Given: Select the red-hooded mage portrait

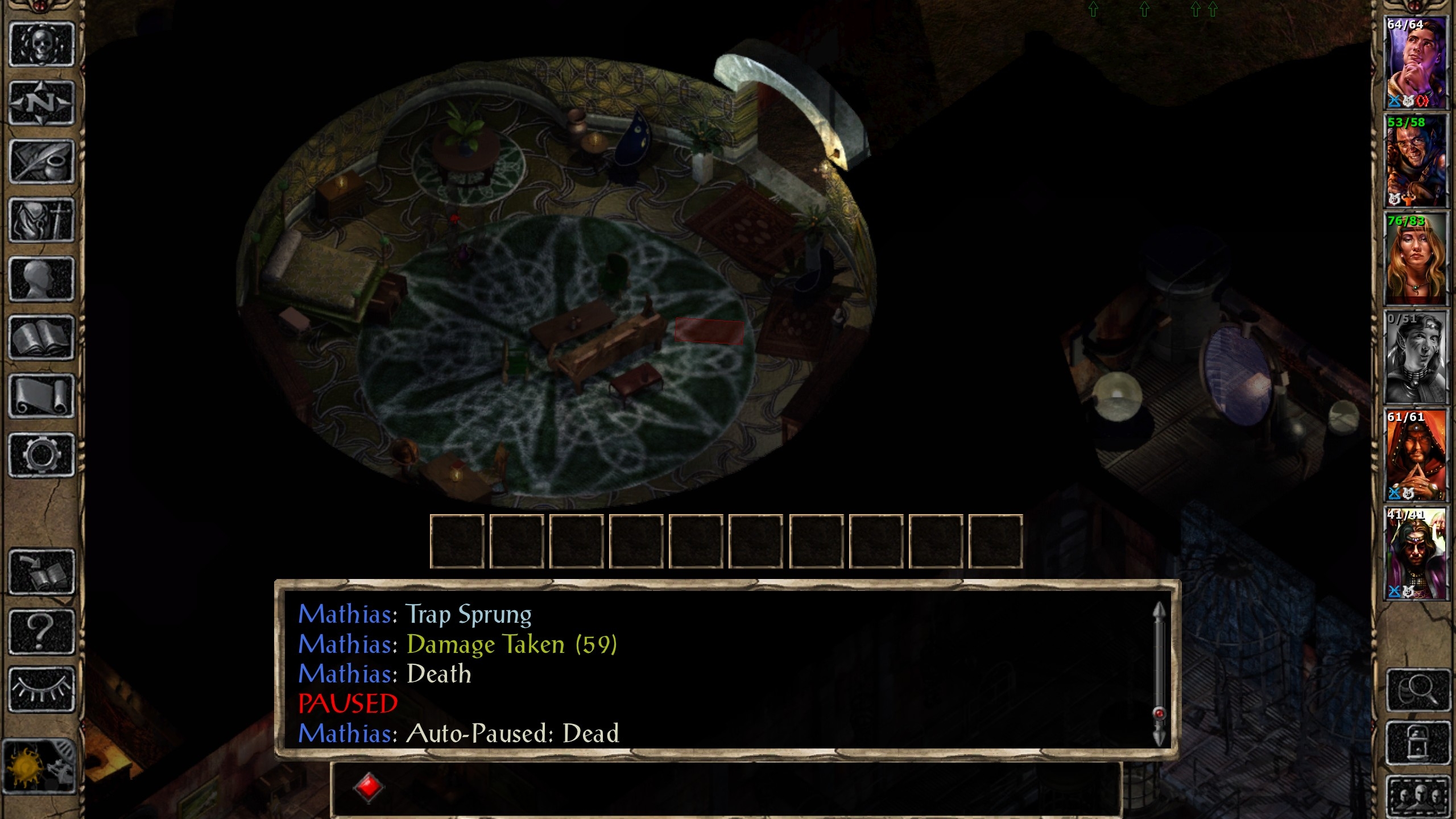Looking at the screenshot, I should [x=1415, y=455].
